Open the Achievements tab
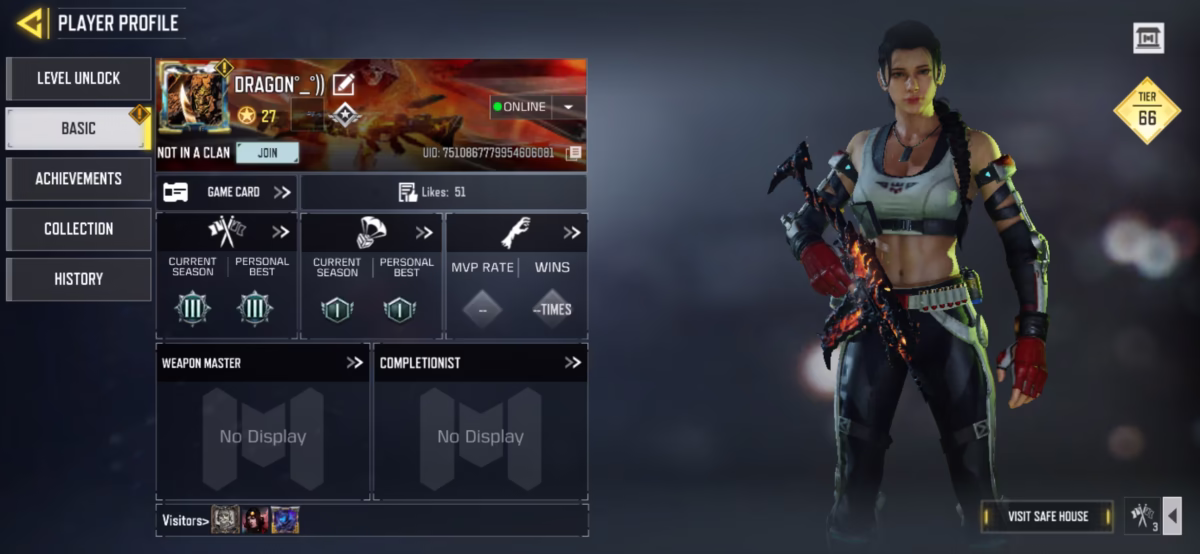 coord(78,178)
